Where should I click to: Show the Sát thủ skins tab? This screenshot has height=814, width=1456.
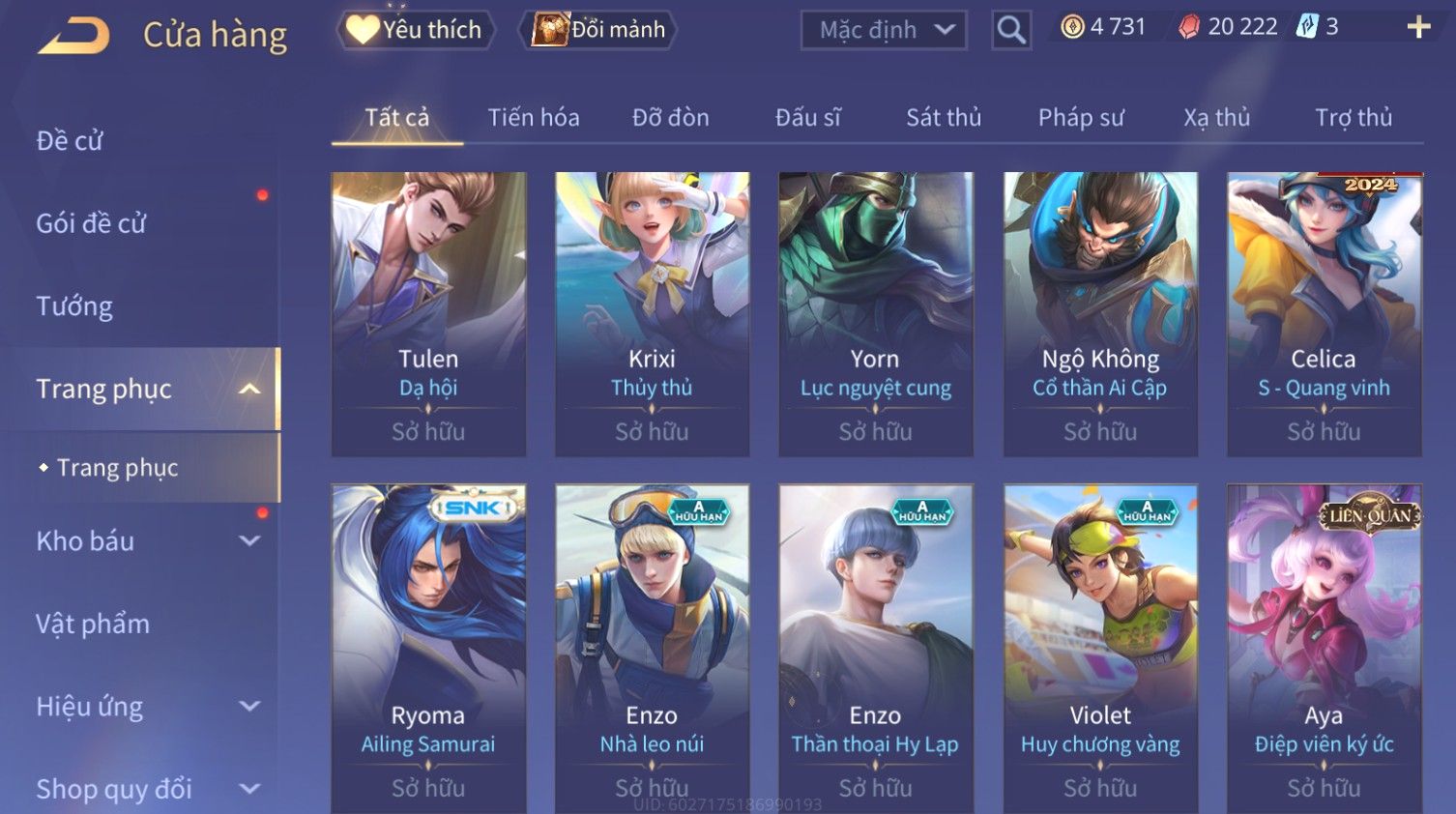tap(943, 118)
